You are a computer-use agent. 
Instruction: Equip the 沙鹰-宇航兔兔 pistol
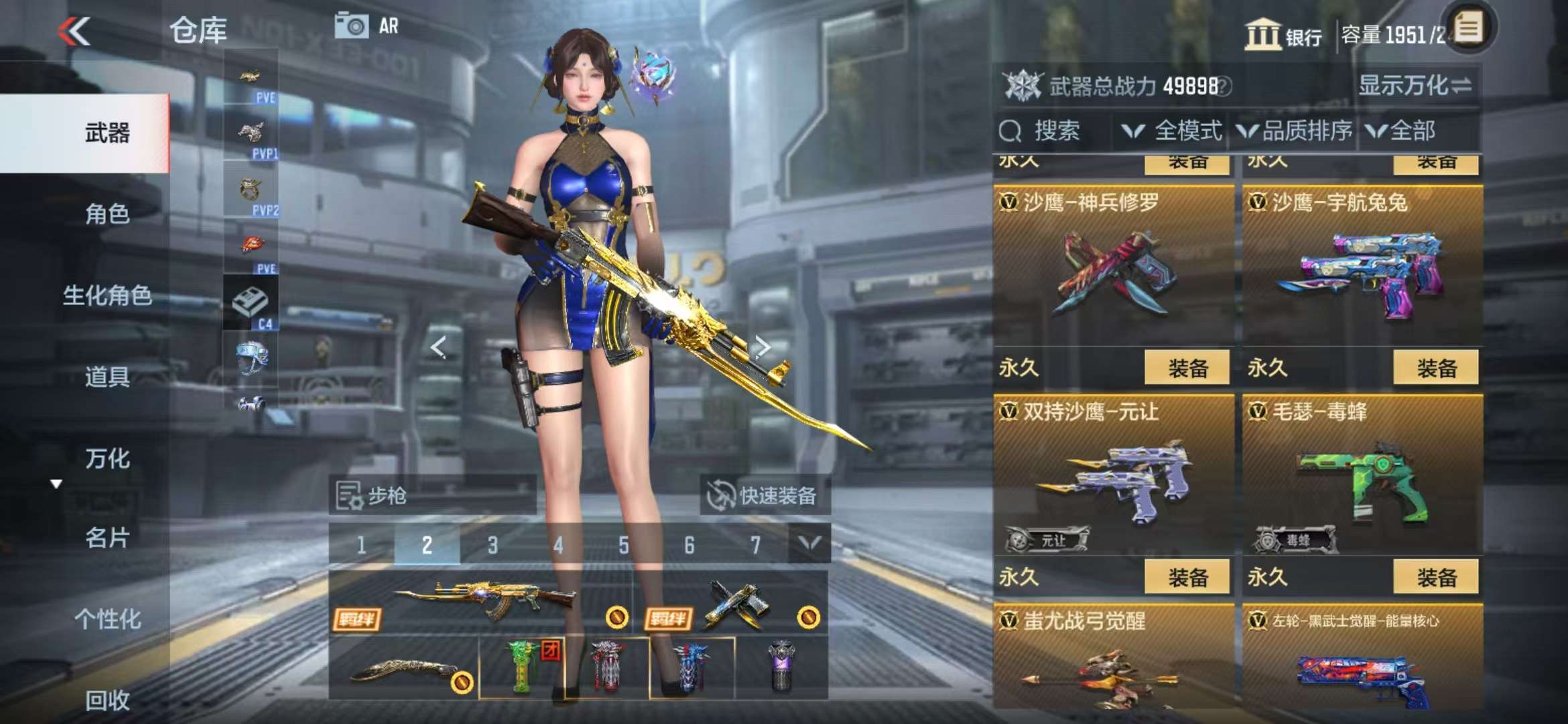point(1435,367)
